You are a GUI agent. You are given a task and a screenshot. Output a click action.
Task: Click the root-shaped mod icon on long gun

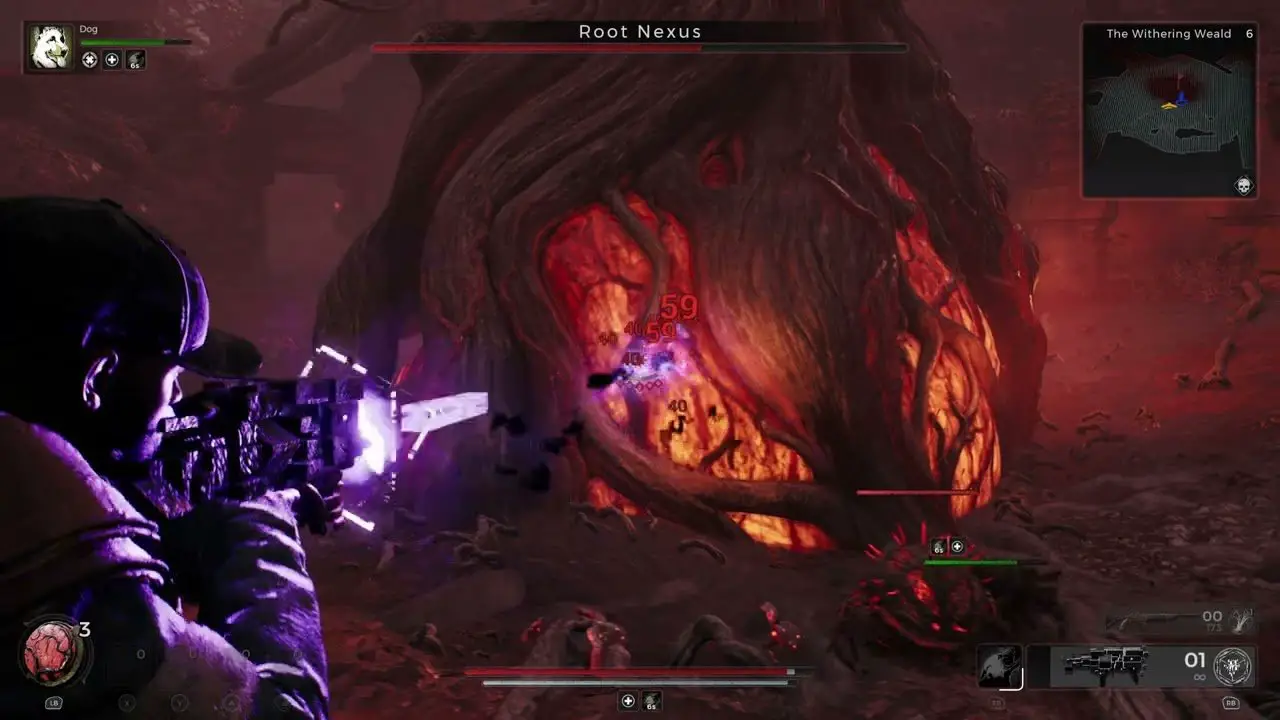[x=1240, y=621]
